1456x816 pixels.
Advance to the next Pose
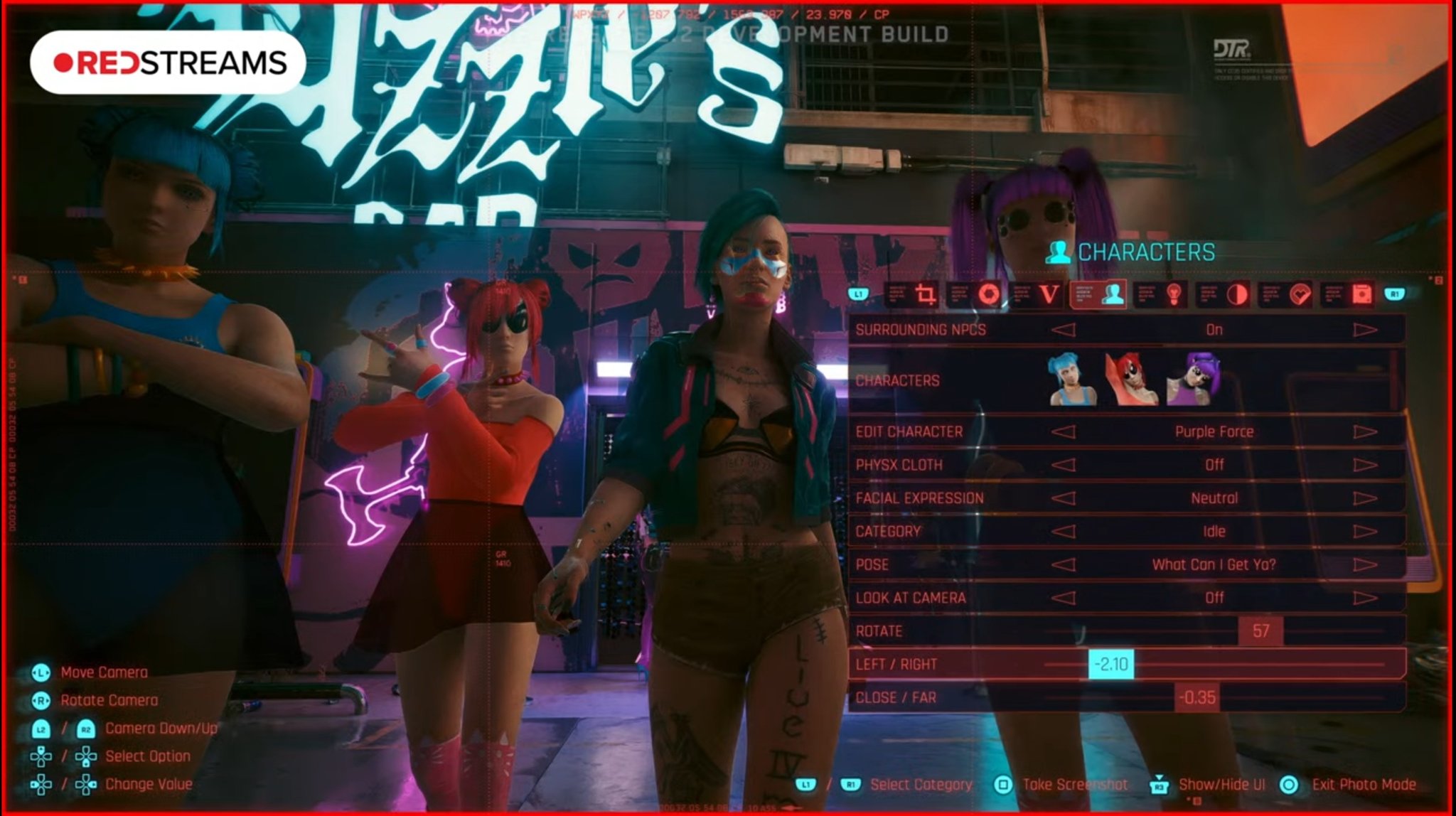[1364, 565]
